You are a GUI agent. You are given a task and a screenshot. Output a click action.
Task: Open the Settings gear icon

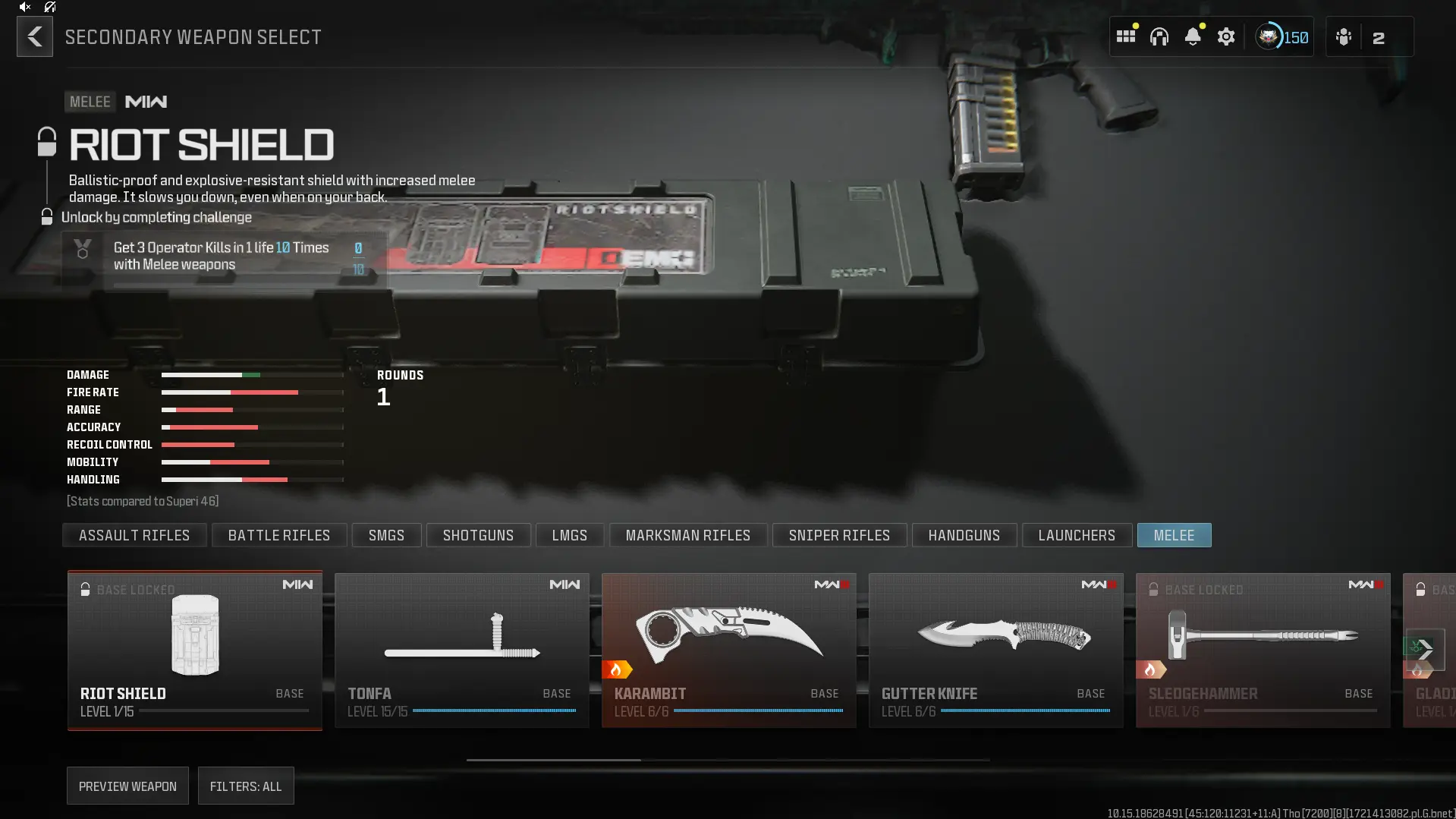[1226, 36]
